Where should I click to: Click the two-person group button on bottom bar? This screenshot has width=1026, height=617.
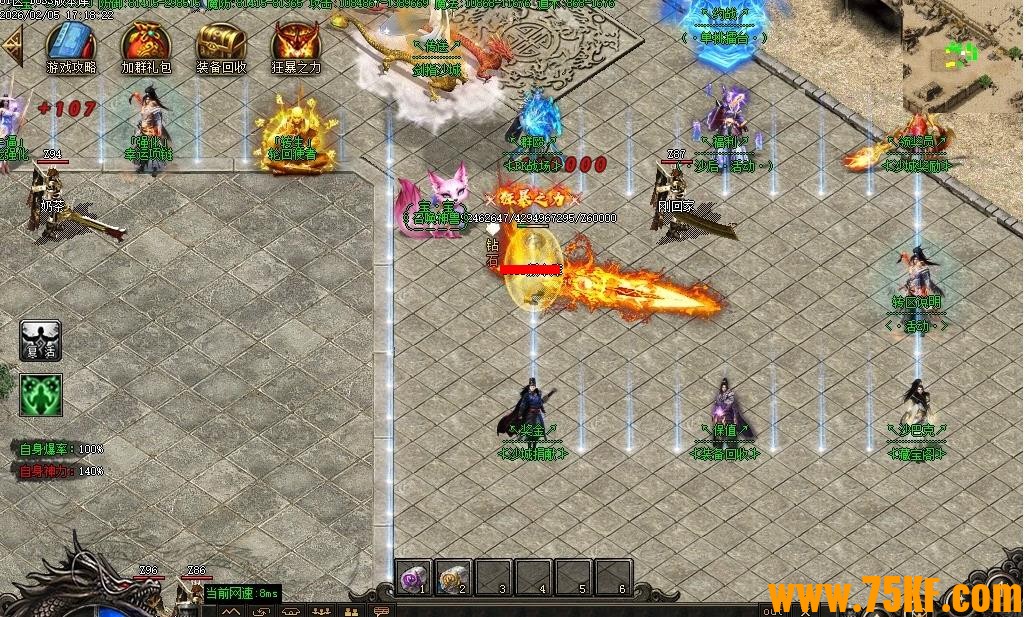click(351, 610)
